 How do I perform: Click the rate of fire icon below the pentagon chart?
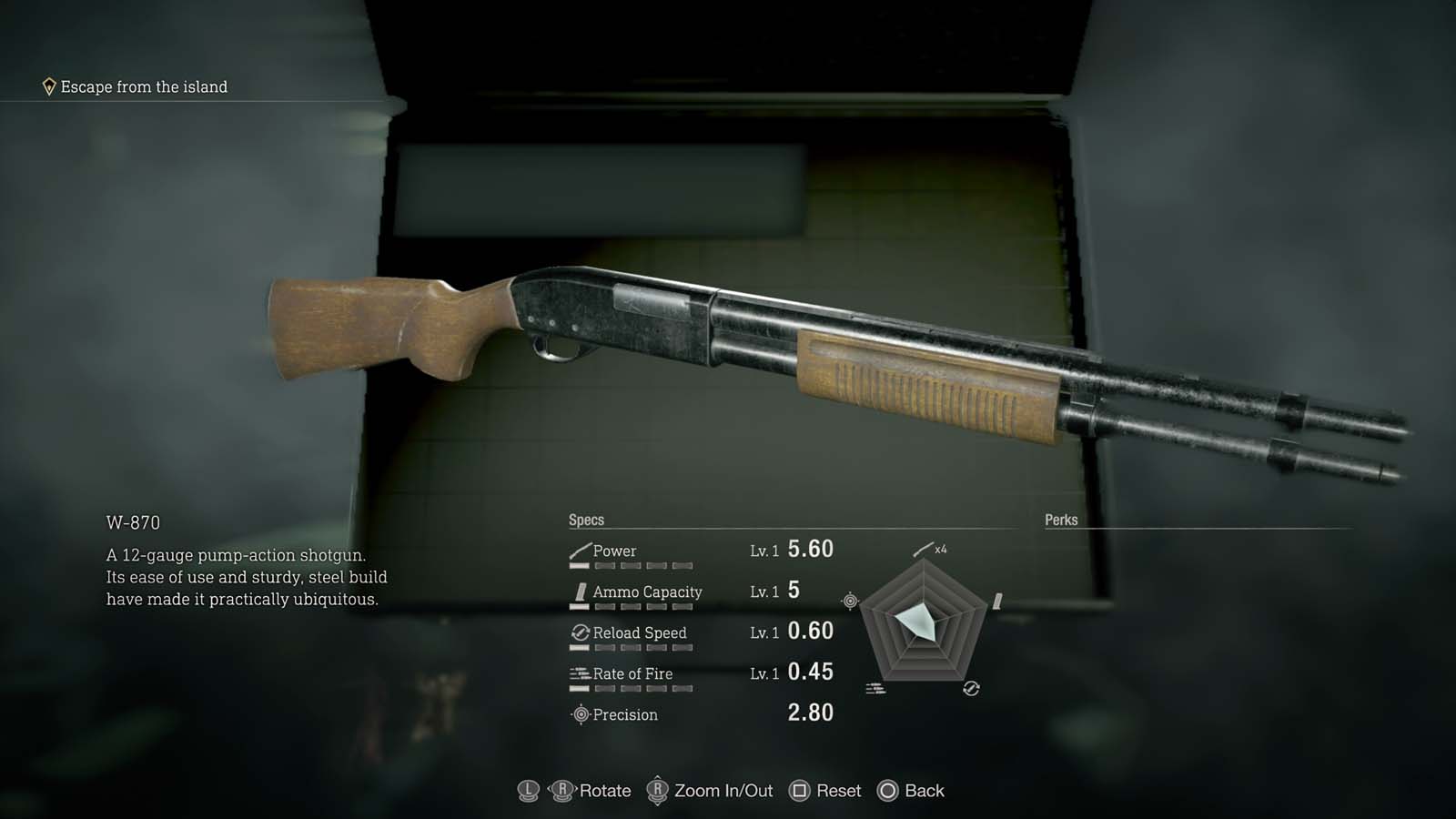coord(876,687)
